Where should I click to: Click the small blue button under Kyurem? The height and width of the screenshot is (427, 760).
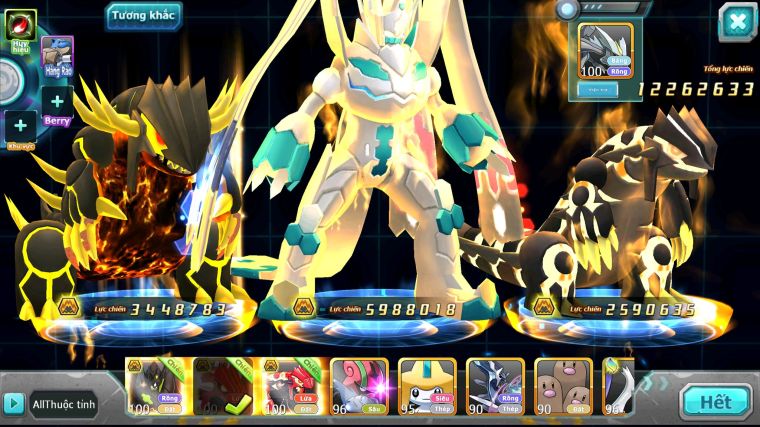(x=596, y=89)
